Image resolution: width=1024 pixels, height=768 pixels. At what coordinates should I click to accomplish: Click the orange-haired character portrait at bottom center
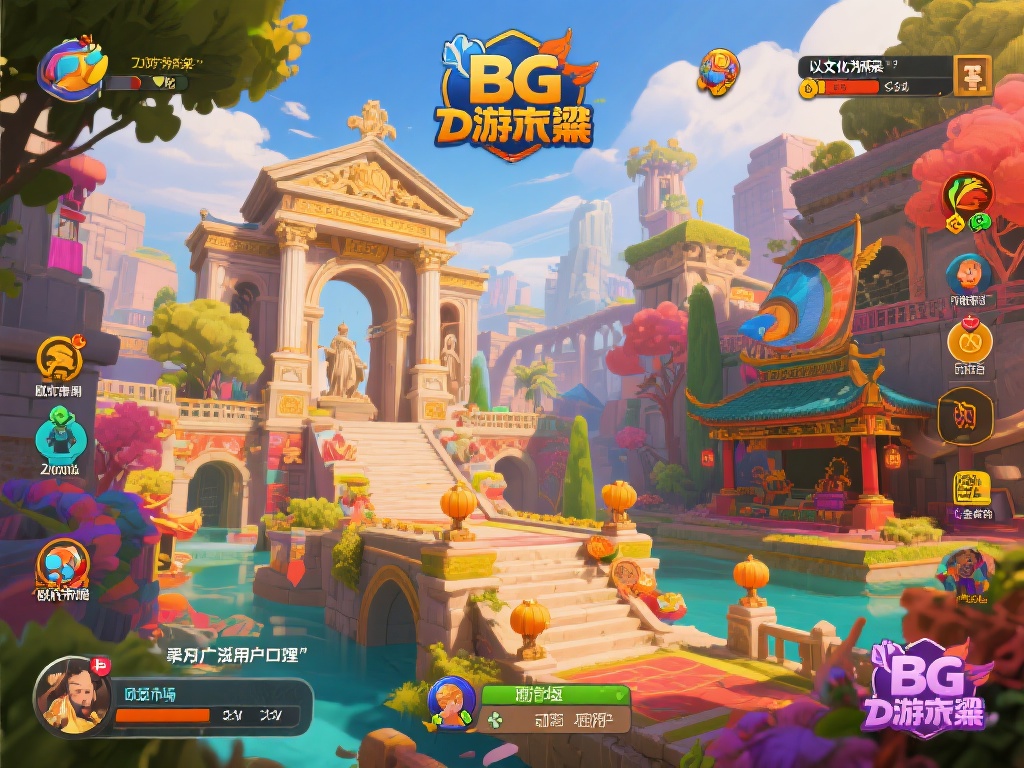tap(451, 702)
